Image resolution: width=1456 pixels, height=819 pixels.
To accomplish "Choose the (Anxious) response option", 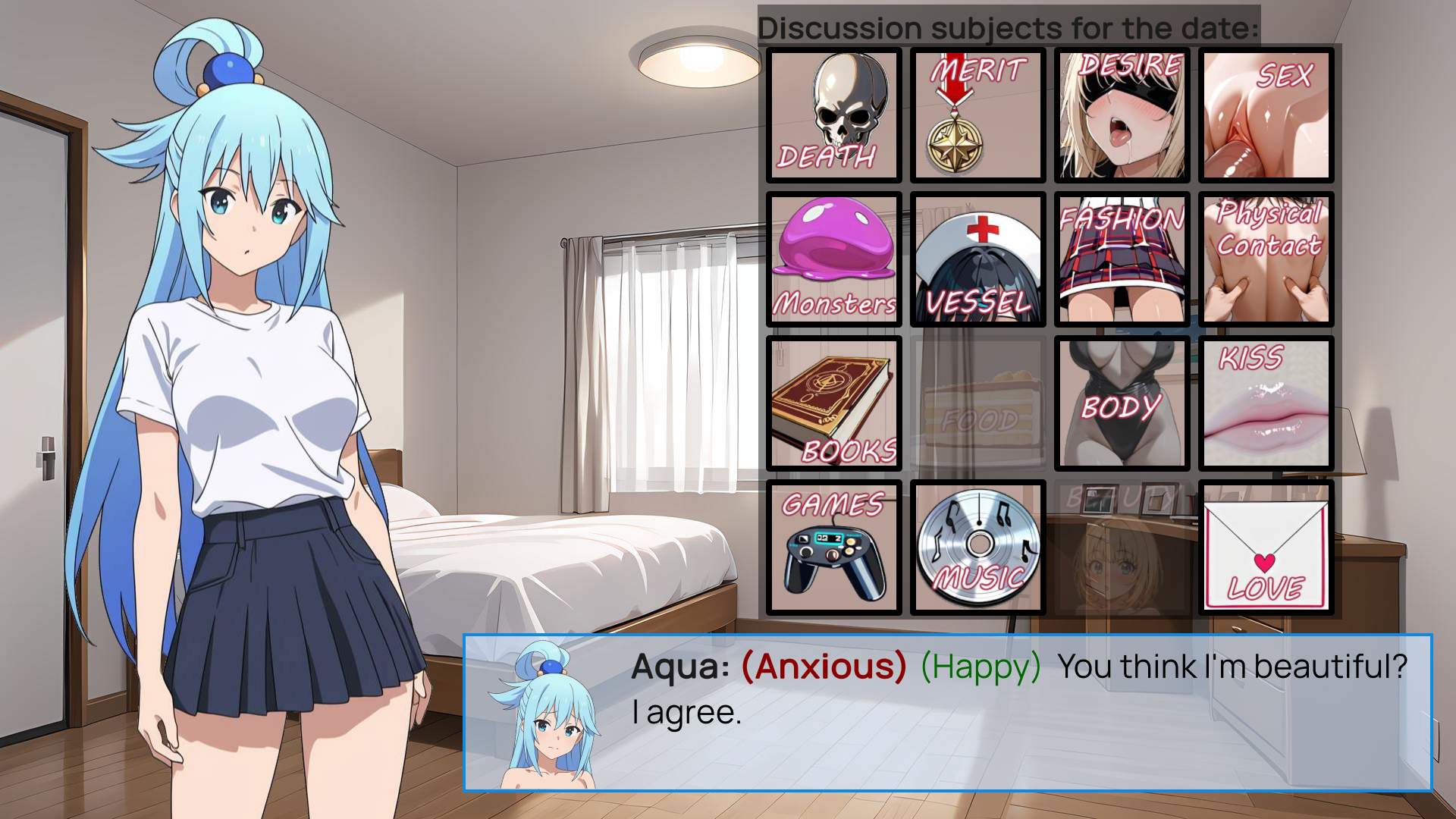I will click(x=819, y=667).
